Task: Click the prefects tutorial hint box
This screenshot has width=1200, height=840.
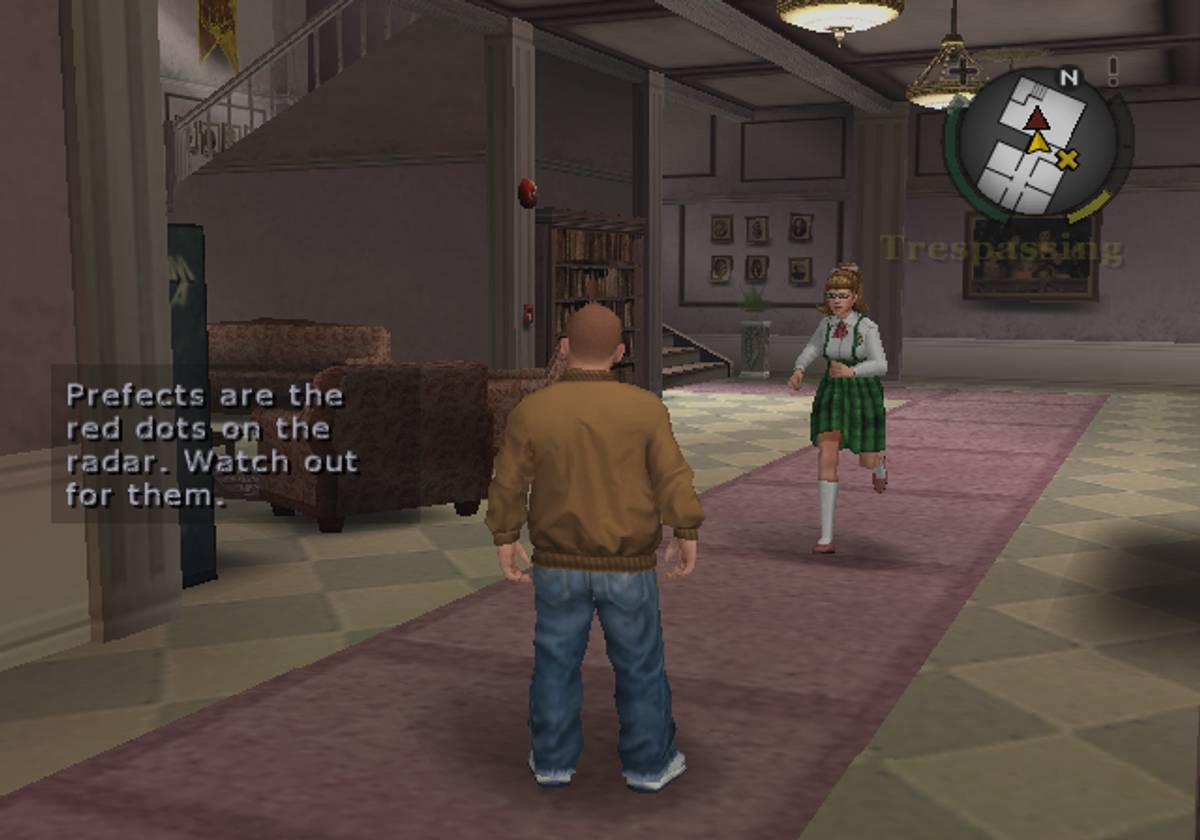Action: point(206,444)
